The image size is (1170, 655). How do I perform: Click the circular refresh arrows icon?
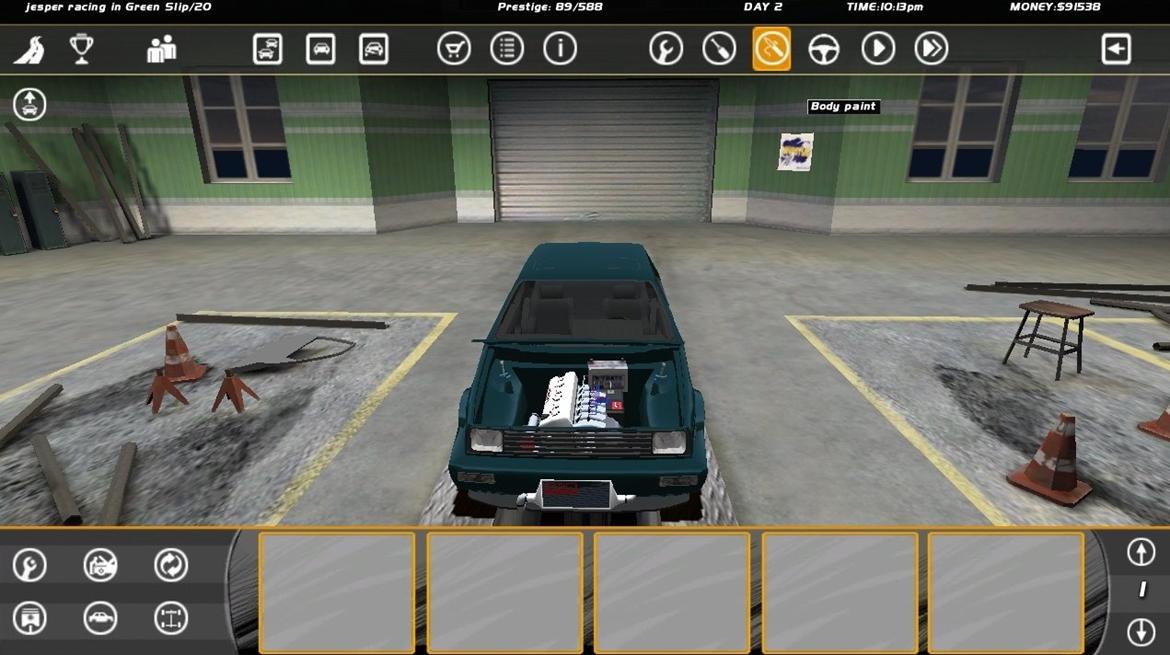[x=171, y=565]
